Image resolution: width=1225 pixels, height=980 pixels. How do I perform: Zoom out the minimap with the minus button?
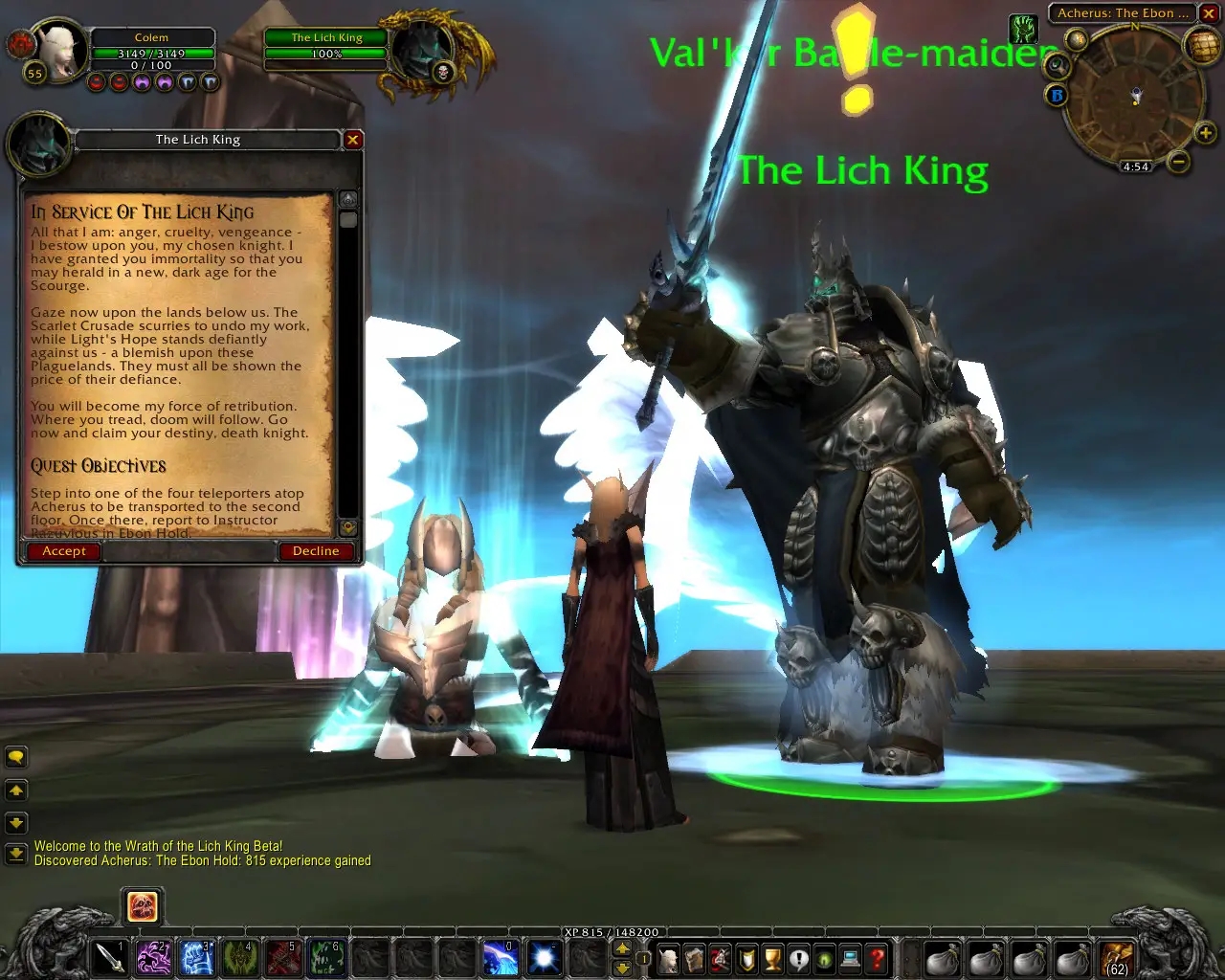pyautogui.click(x=1179, y=162)
